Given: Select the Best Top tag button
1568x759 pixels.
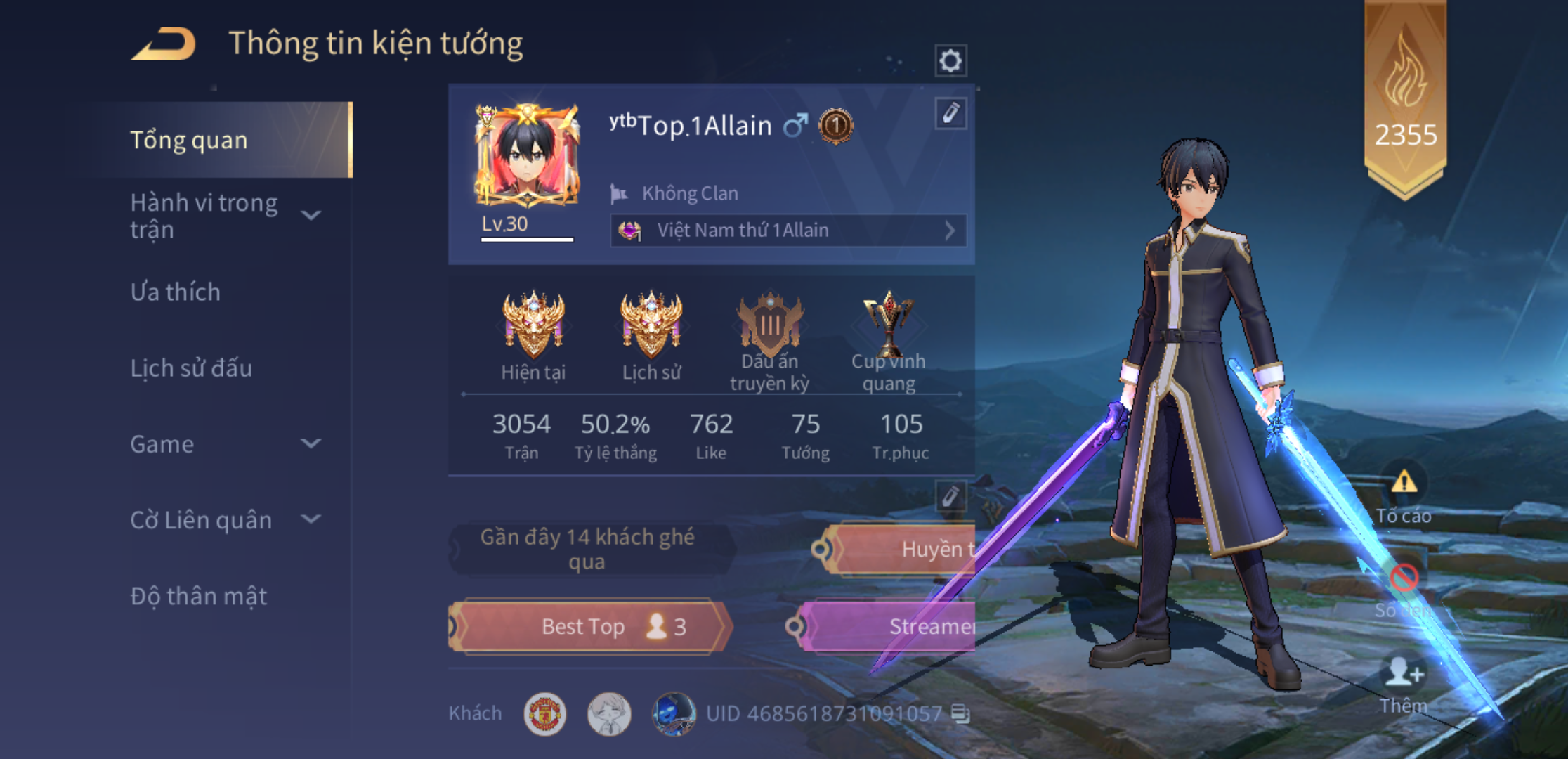Looking at the screenshot, I should pos(590,626).
